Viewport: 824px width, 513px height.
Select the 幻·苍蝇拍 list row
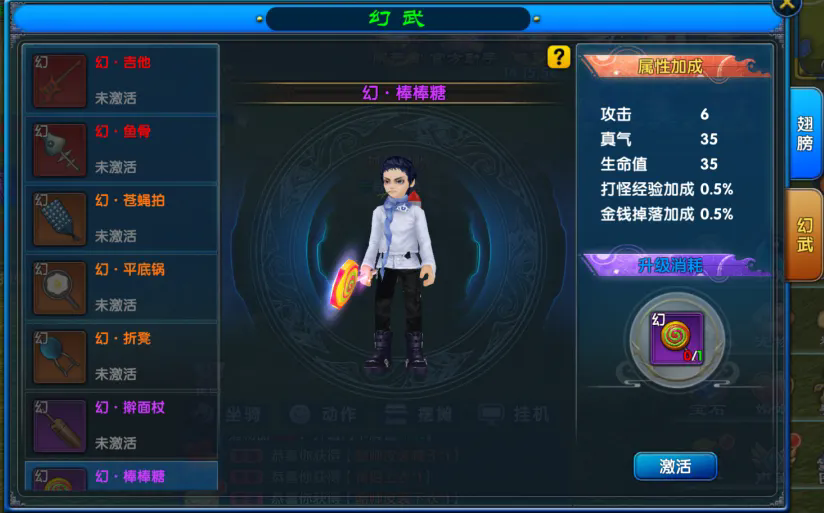[x=122, y=218]
